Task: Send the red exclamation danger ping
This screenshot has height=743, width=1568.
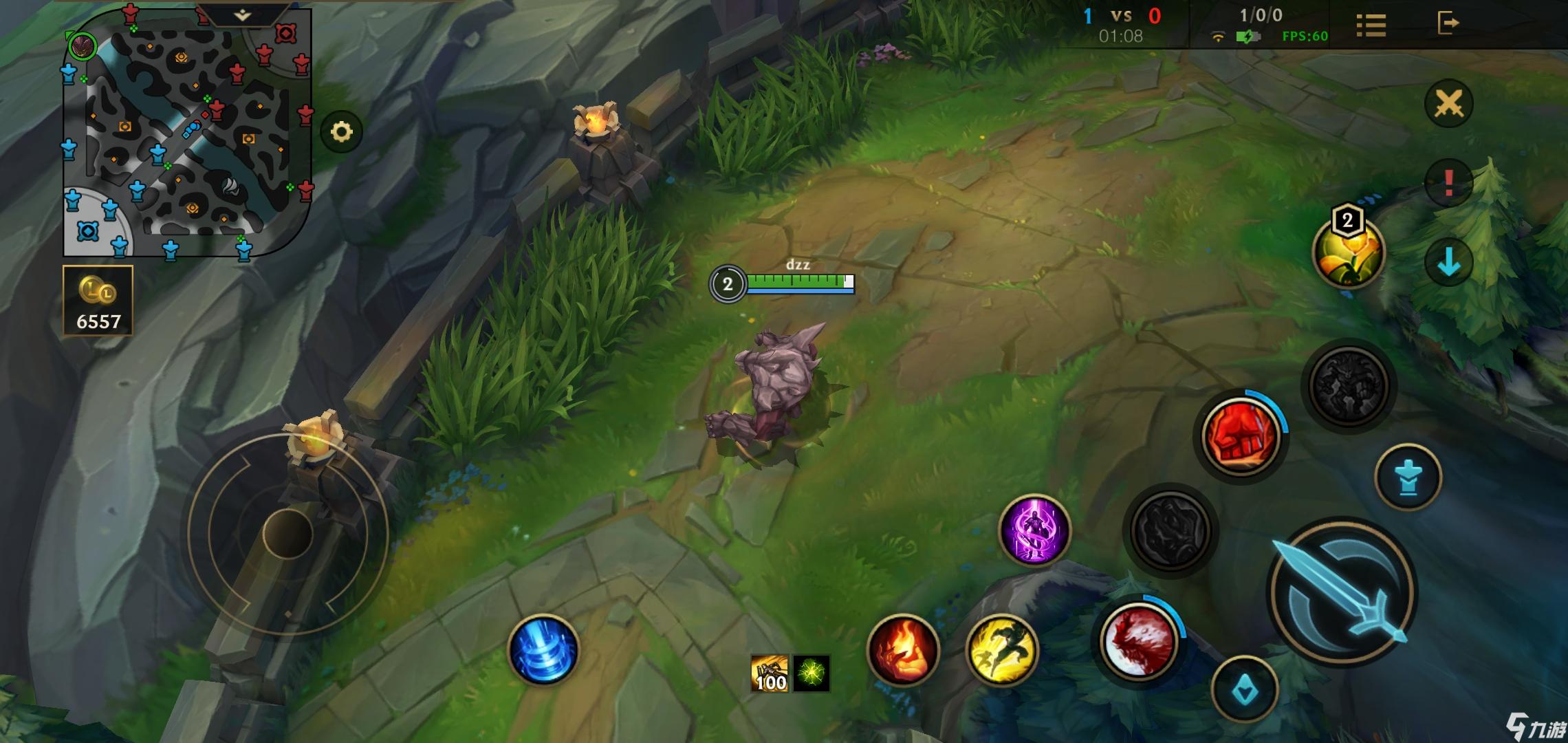Action: [1448, 182]
